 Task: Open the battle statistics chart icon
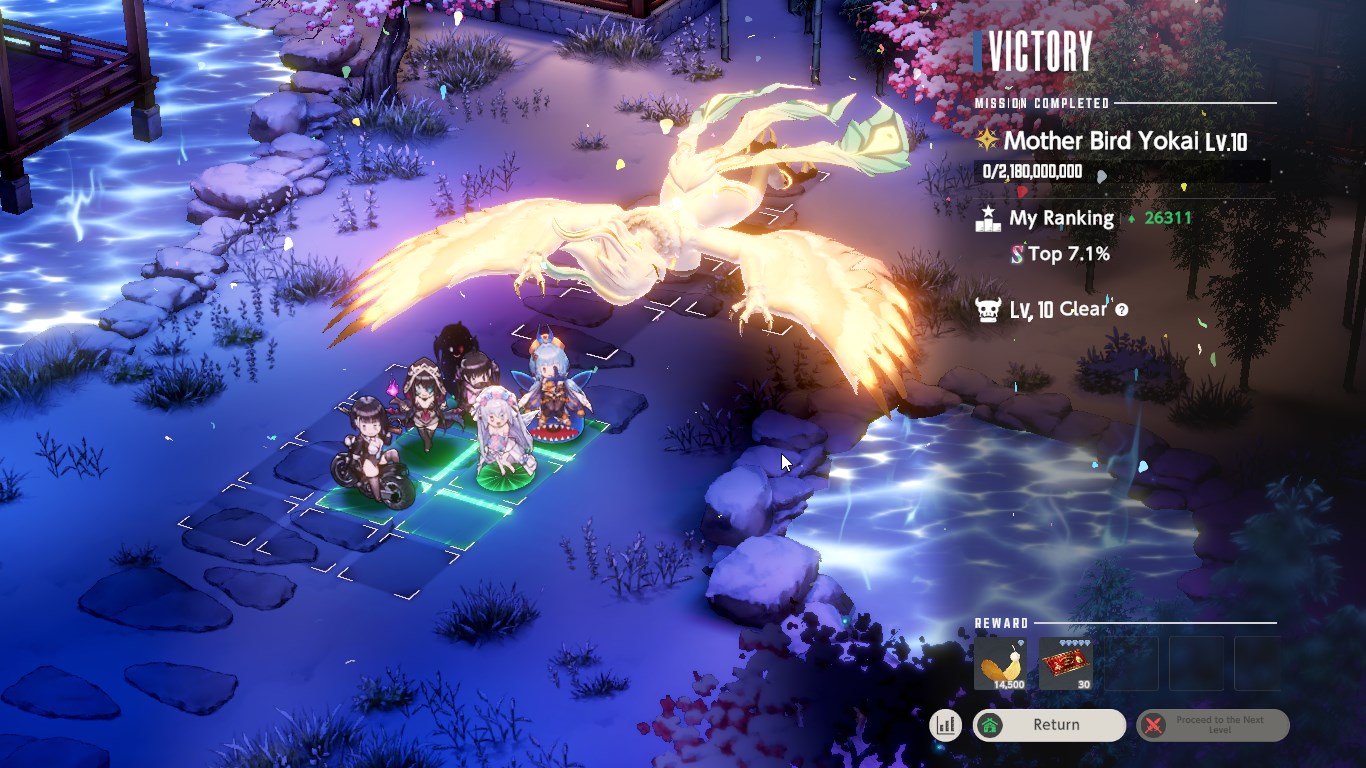click(945, 725)
